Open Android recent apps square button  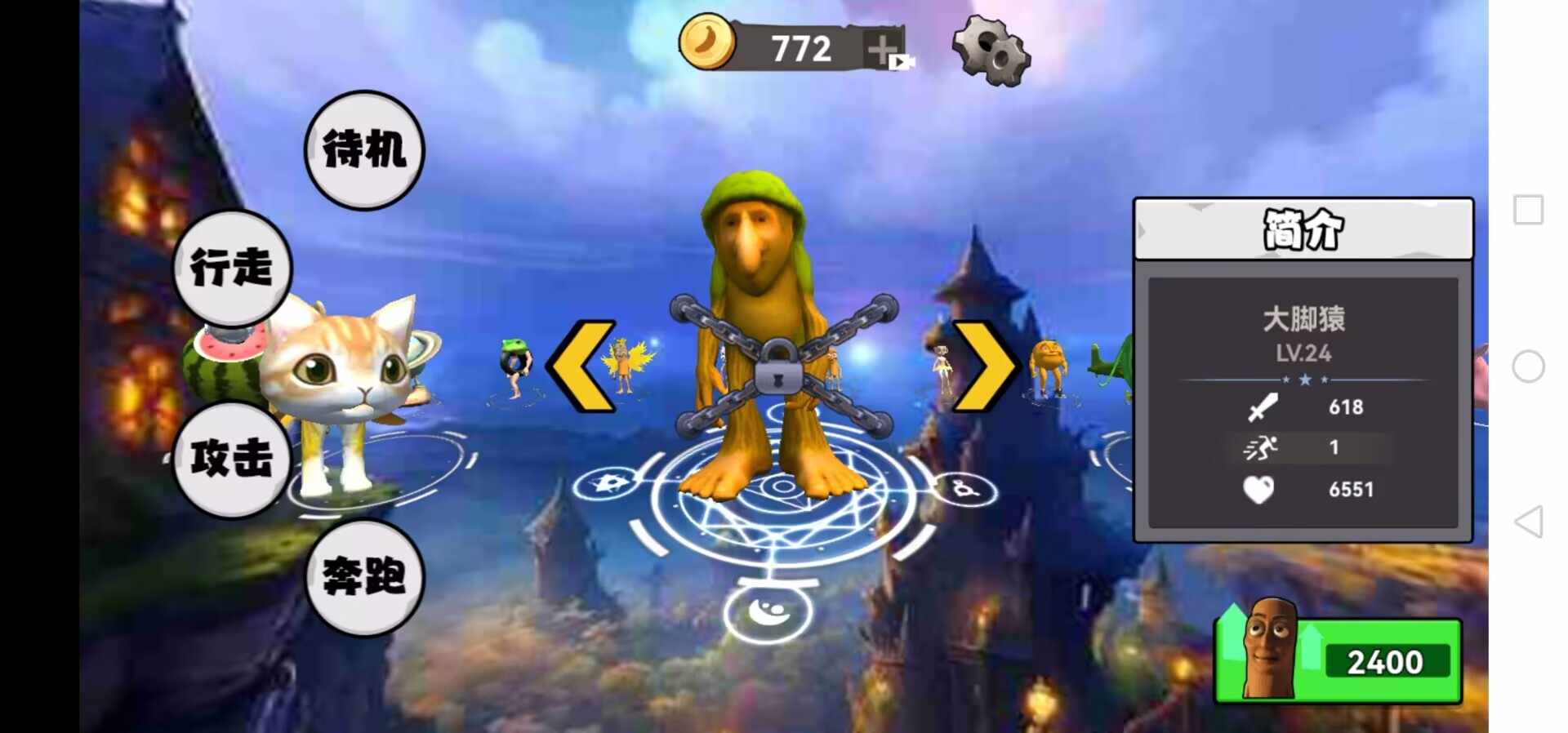1528,210
